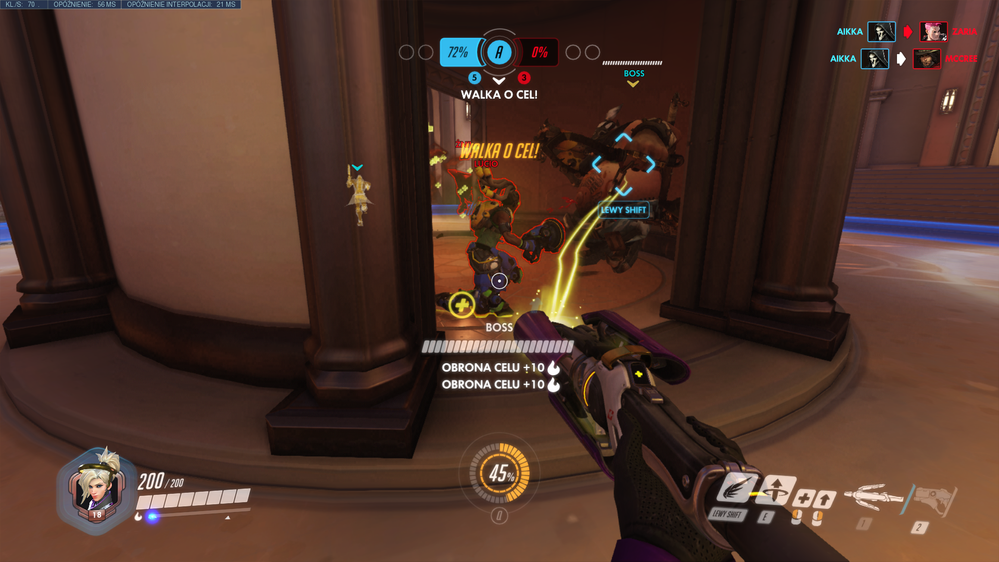Select the objective point A indicator
This screenshot has height=562, width=999.
point(499,52)
